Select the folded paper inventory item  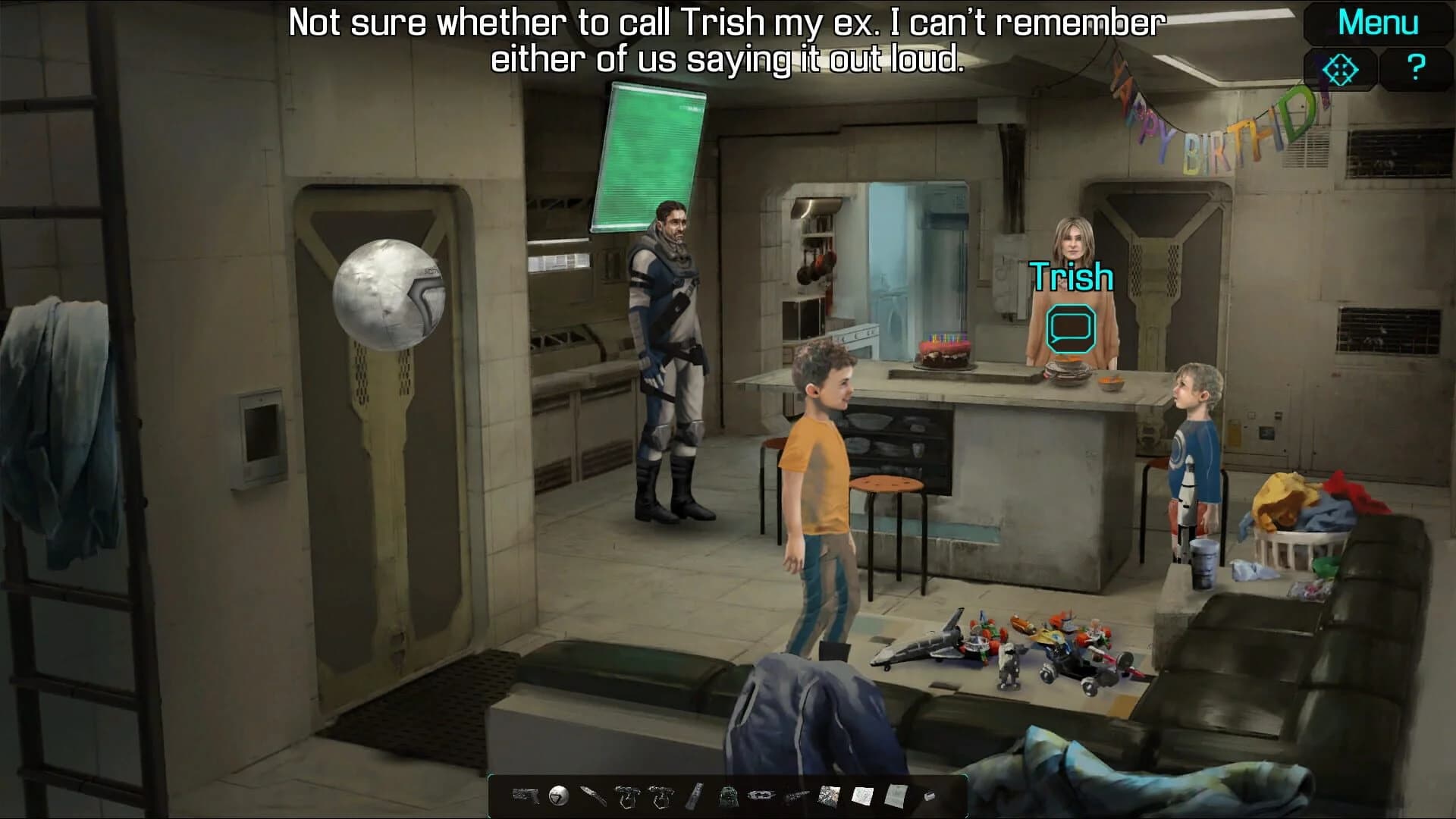click(x=896, y=798)
